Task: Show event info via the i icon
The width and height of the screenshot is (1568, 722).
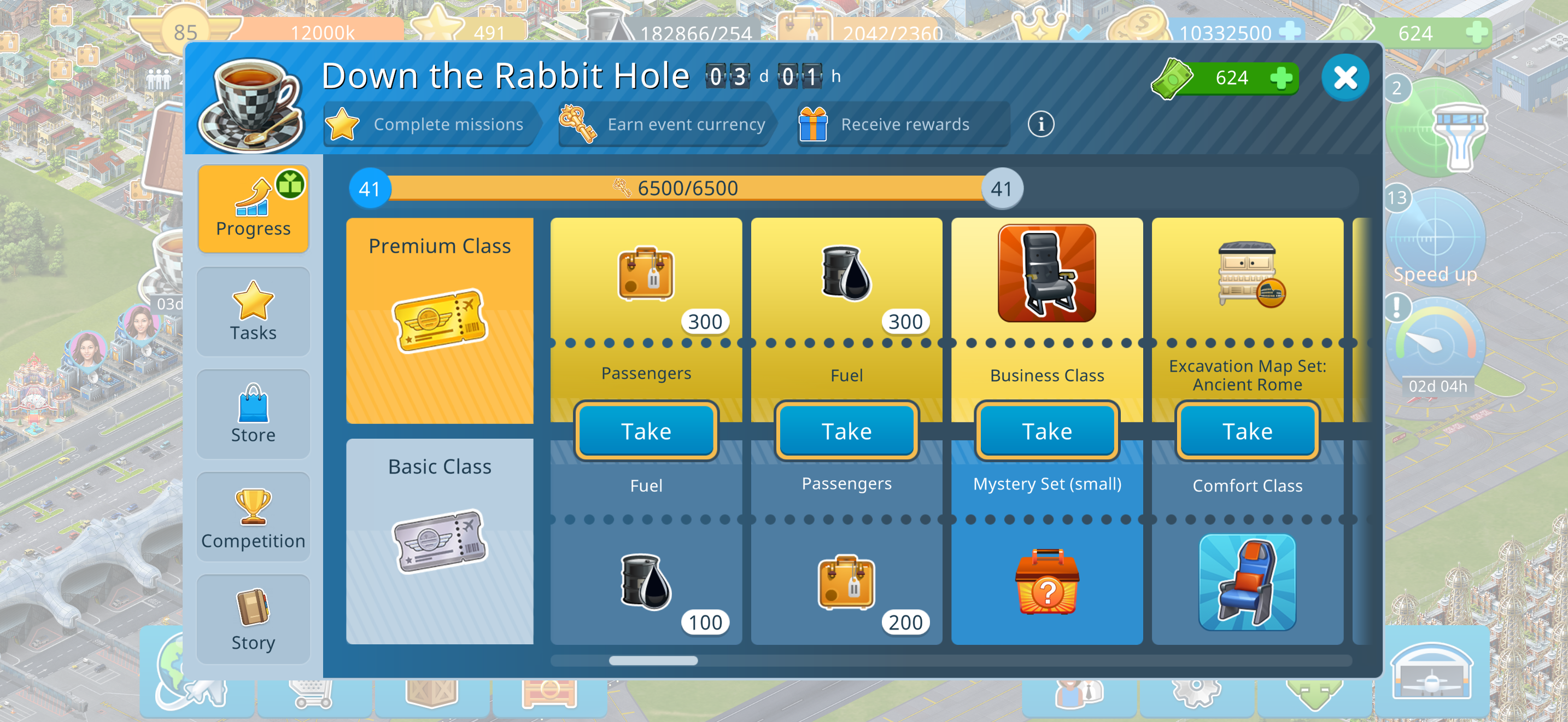Action: pos(1041,124)
